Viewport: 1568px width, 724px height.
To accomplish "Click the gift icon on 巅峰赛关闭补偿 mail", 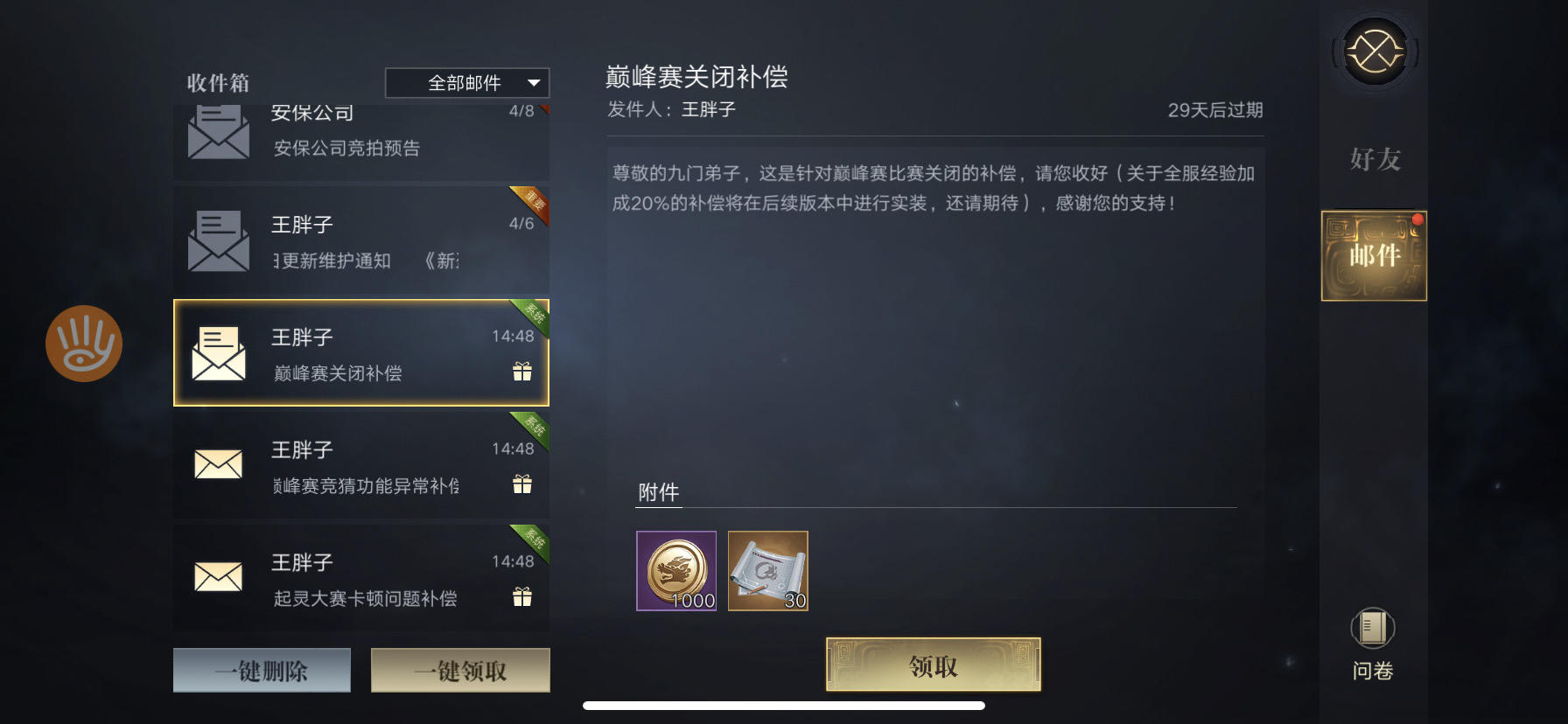I will pyautogui.click(x=522, y=371).
